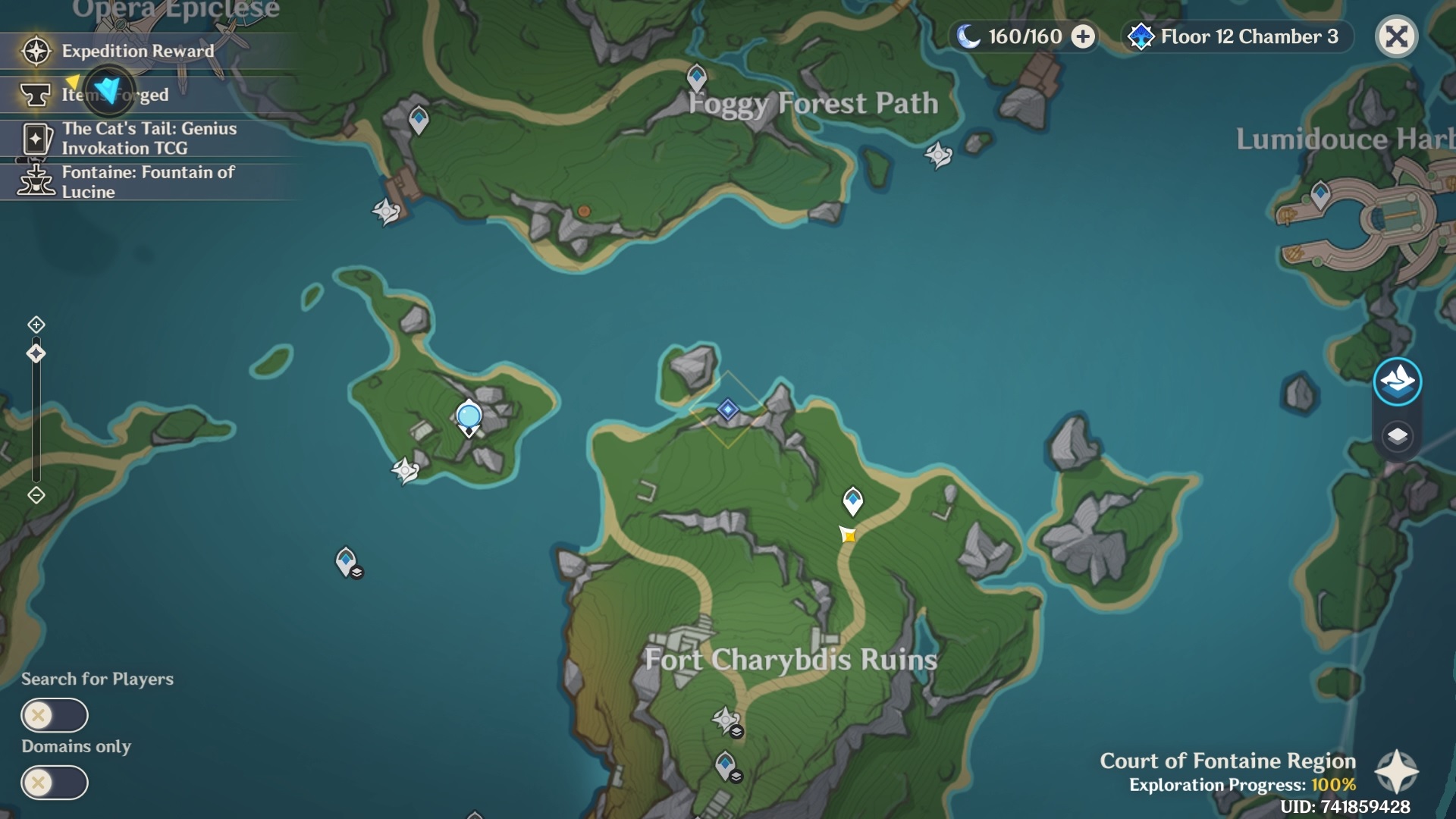
Task: Open Court of Fontaine Region exploration details
Action: tap(1397, 772)
